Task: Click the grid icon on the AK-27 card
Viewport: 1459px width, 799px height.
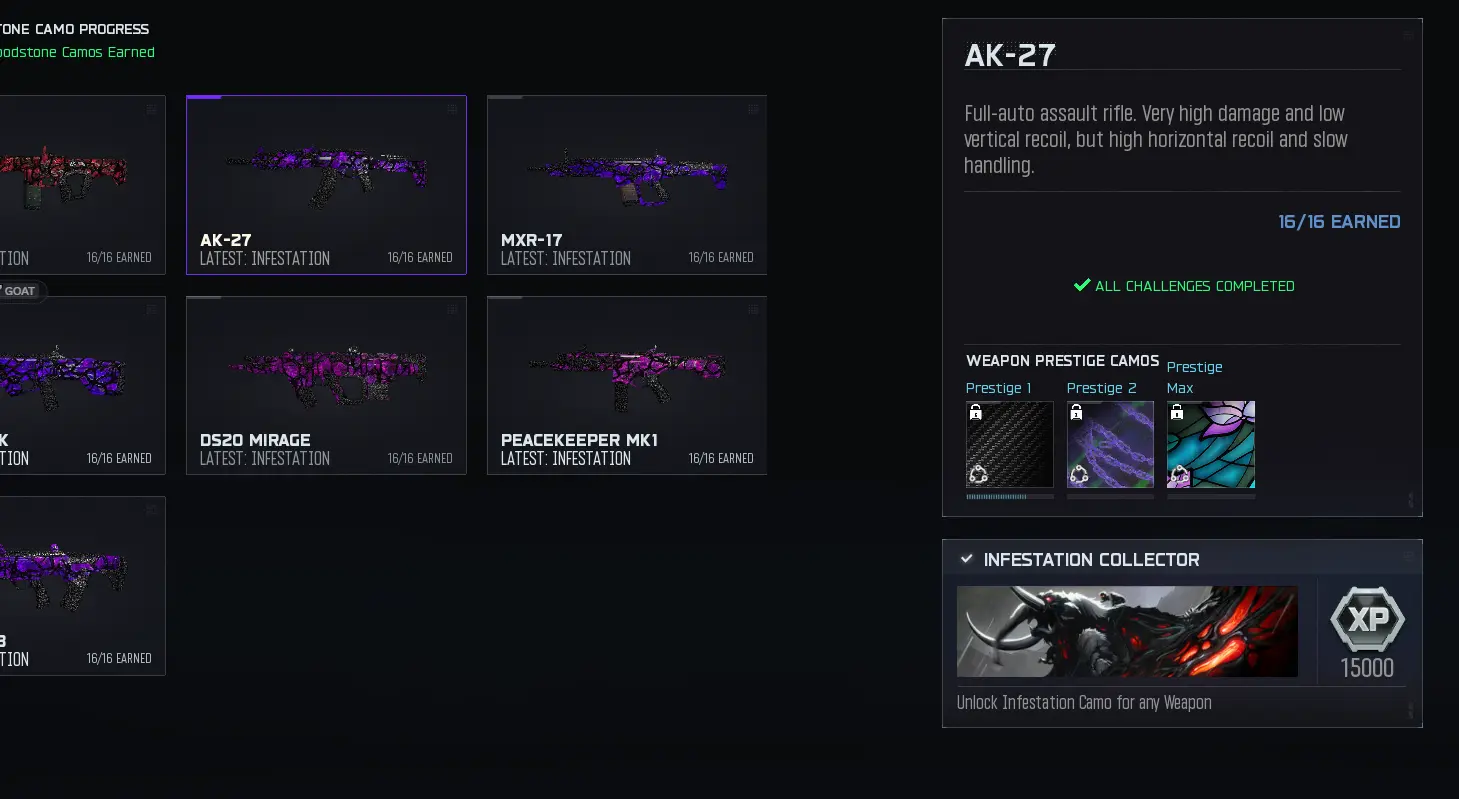Action: coord(452,110)
